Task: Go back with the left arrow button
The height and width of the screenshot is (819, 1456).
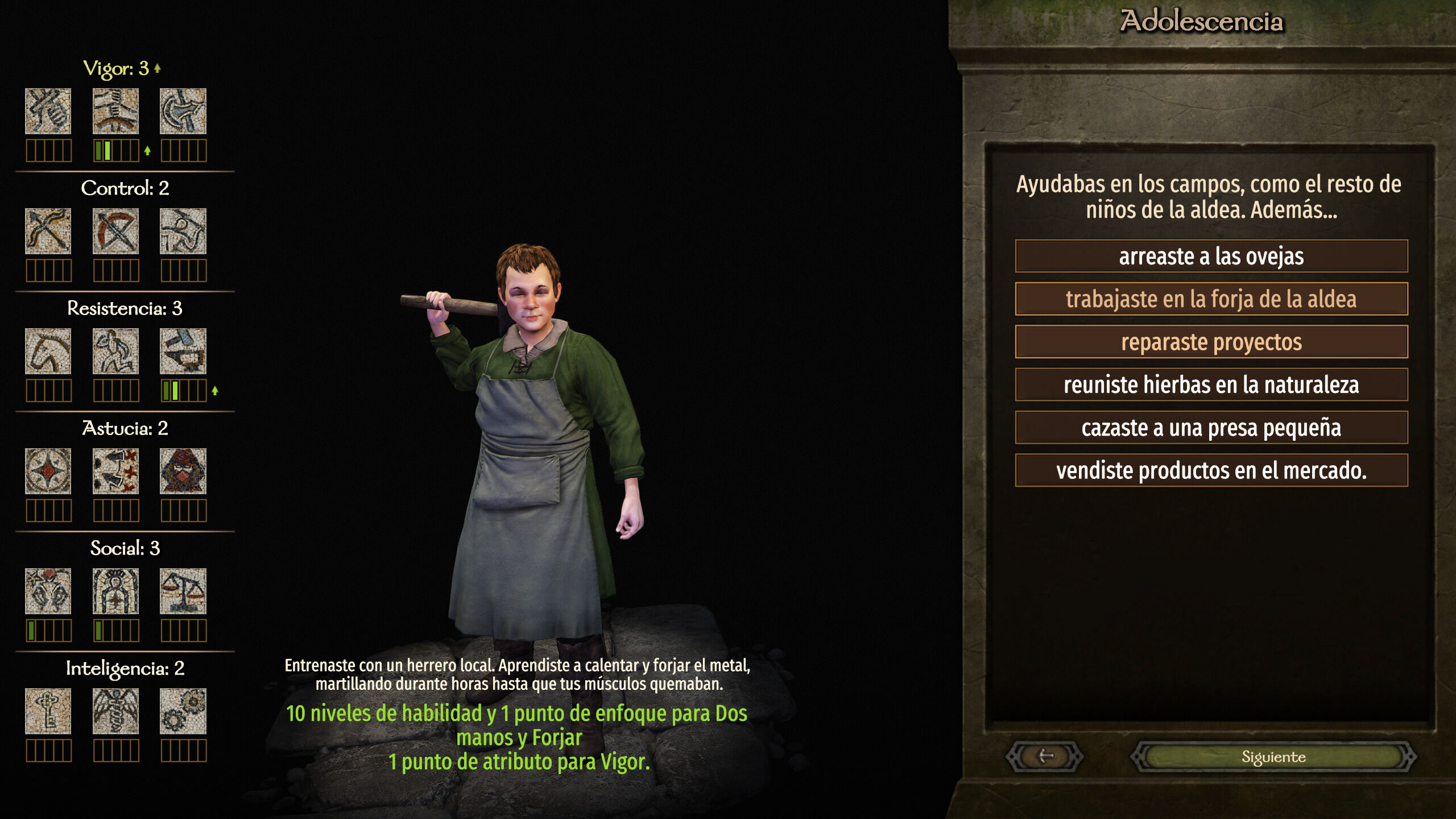Action: (1045, 756)
